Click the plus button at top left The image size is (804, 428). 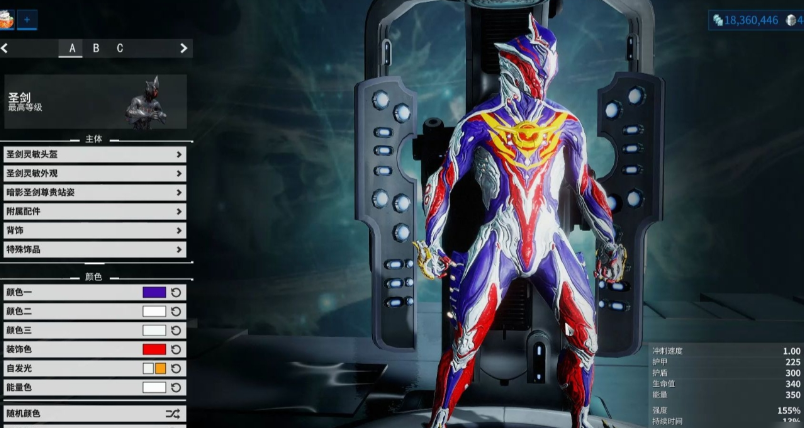point(27,18)
